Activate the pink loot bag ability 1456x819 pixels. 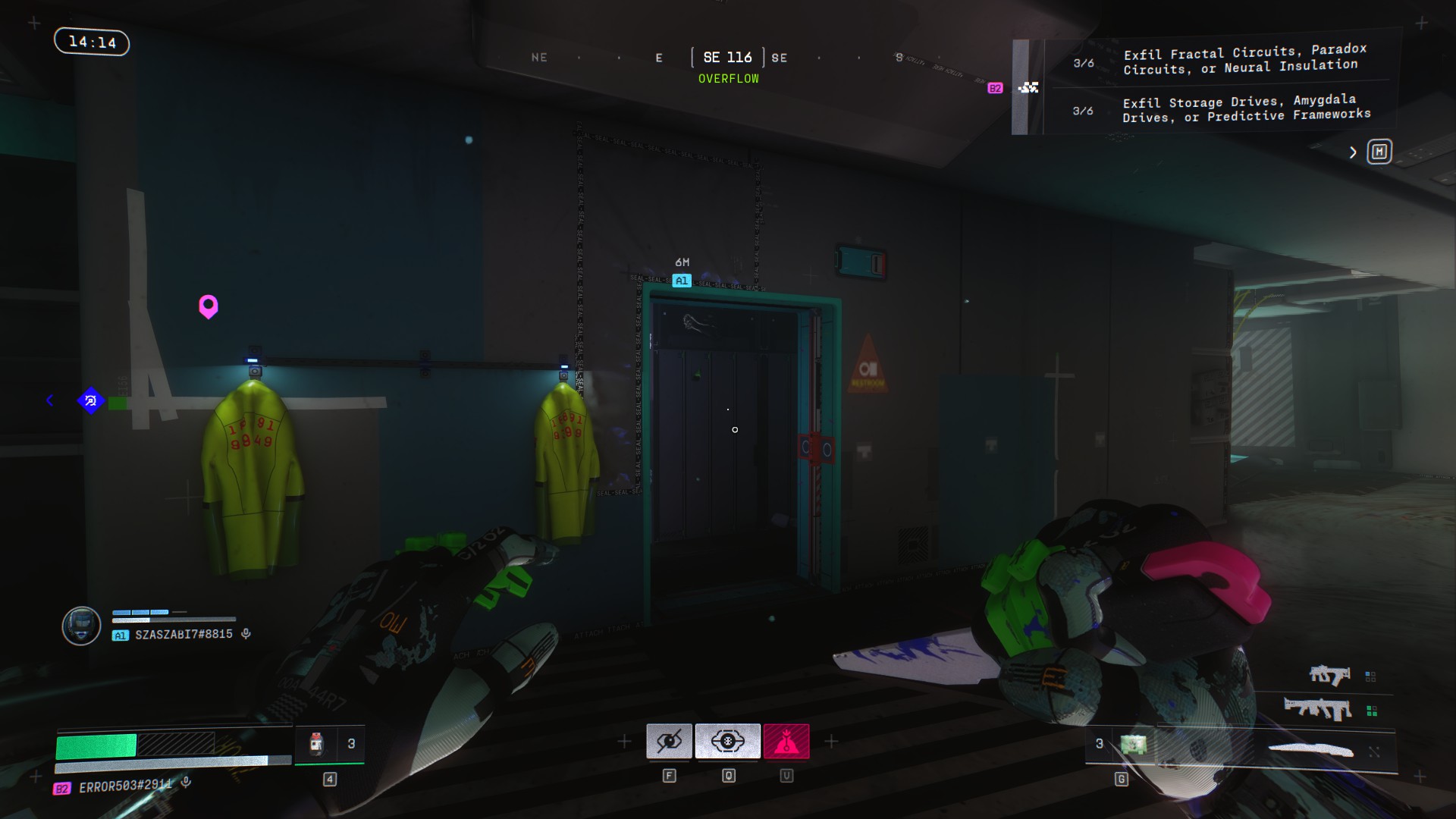point(786,741)
